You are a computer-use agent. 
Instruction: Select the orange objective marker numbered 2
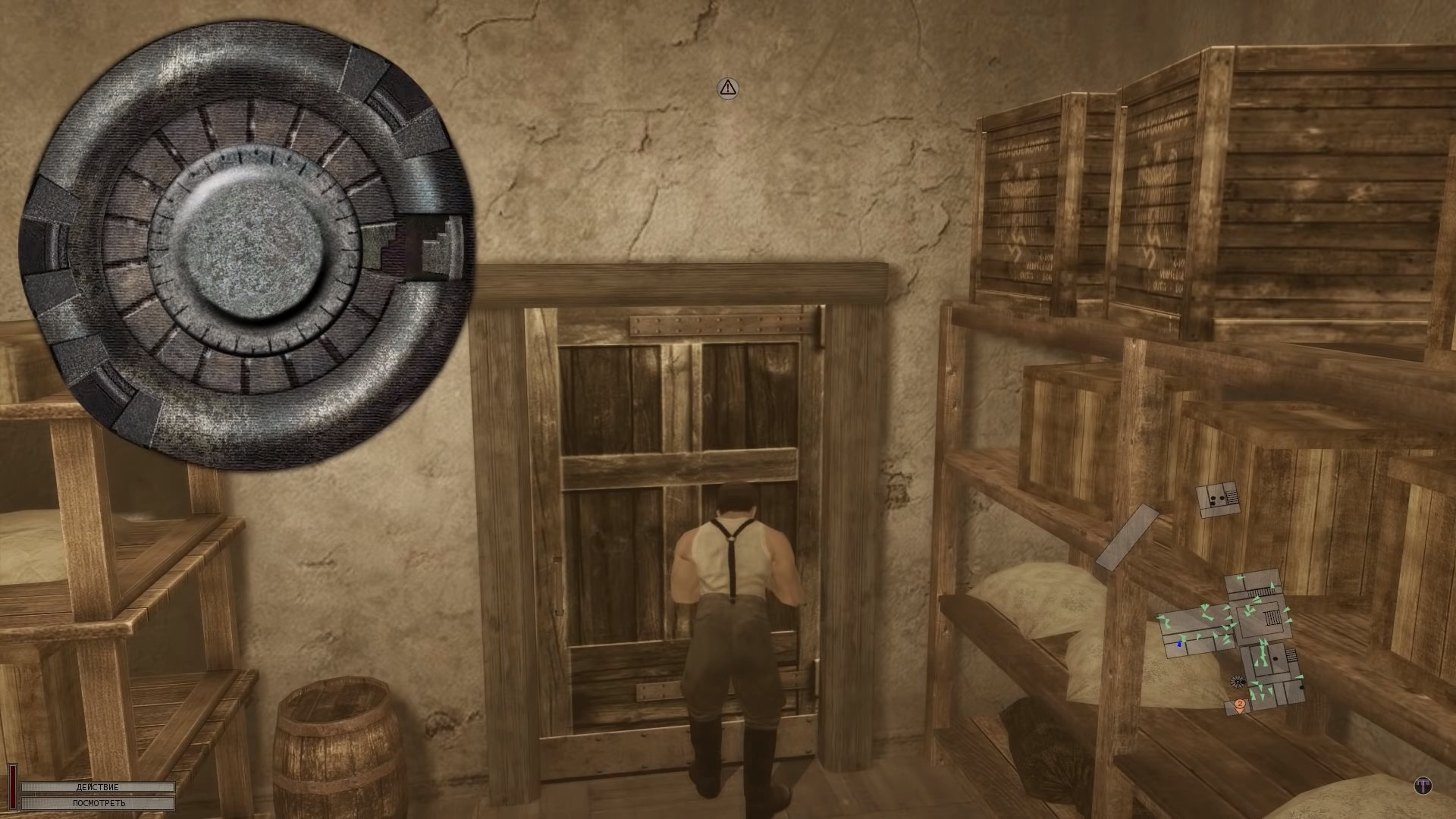pos(1239,705)
